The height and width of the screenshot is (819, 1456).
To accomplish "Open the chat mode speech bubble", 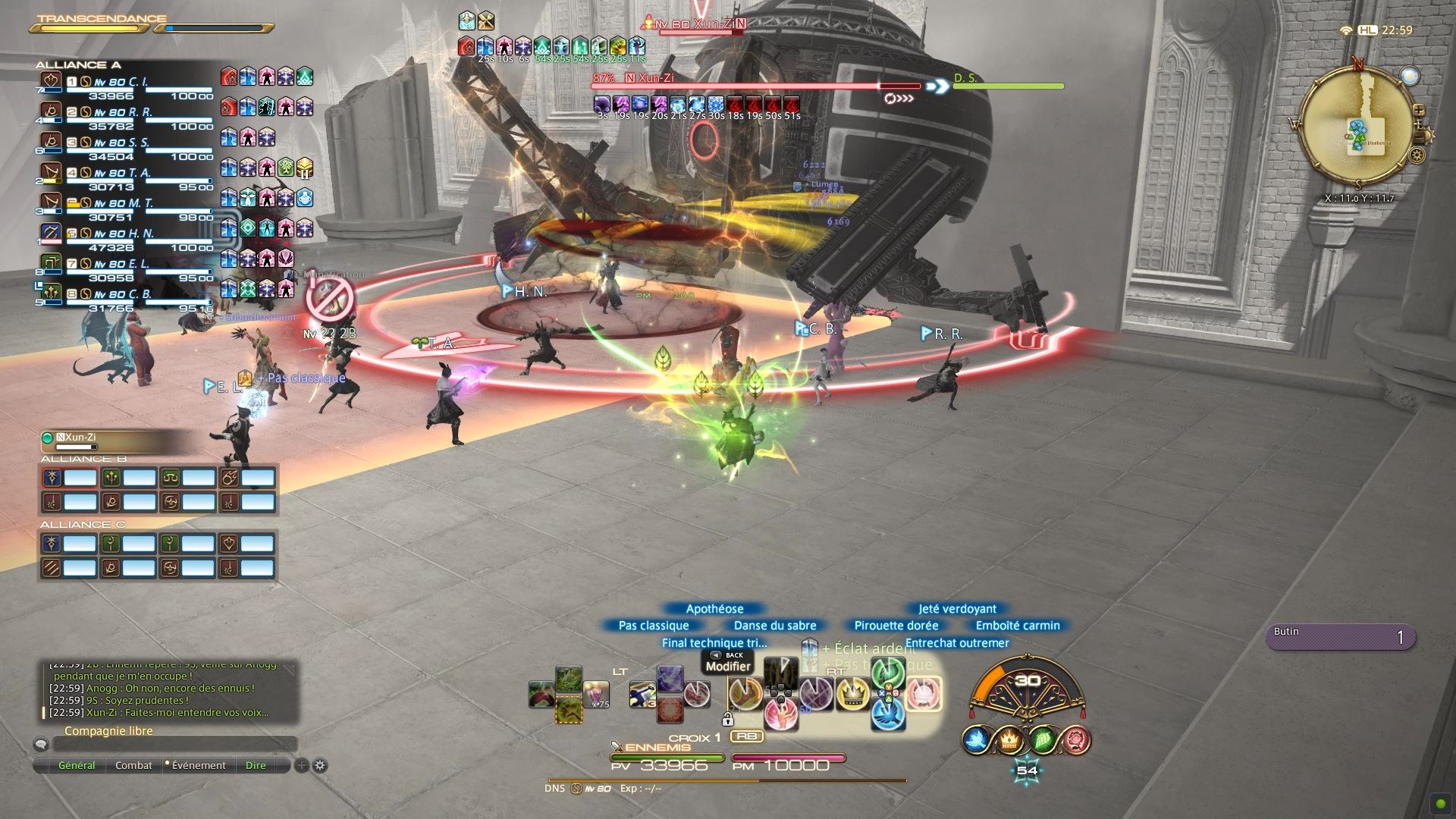I will (x=42, y=745).
